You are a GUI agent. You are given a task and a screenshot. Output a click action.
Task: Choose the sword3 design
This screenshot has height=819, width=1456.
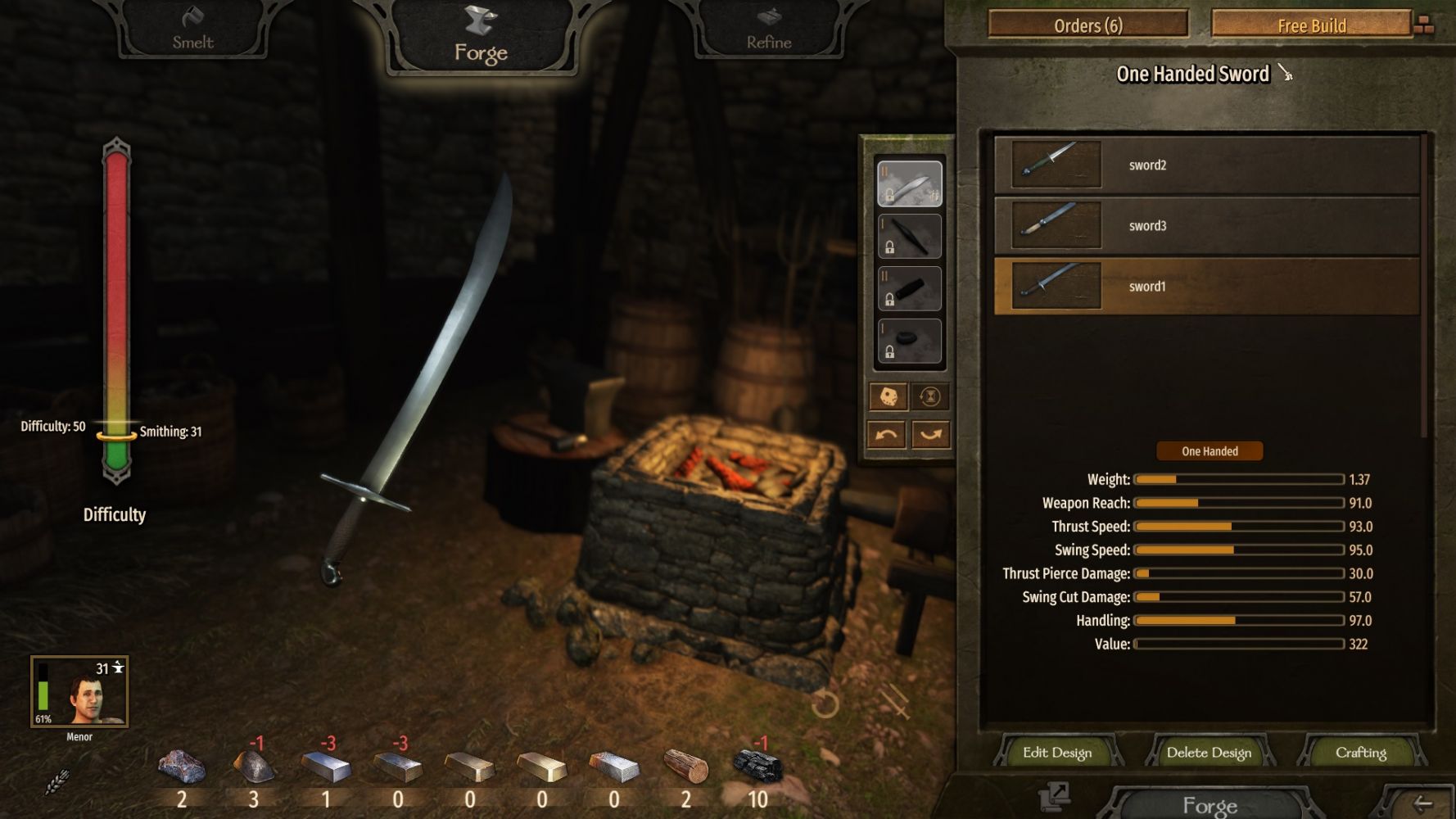pos(1206,226)
